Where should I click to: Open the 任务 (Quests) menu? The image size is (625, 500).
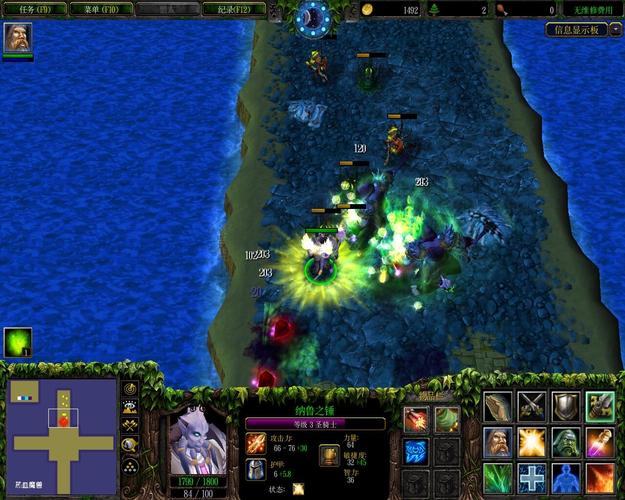[x=34, y=9]
